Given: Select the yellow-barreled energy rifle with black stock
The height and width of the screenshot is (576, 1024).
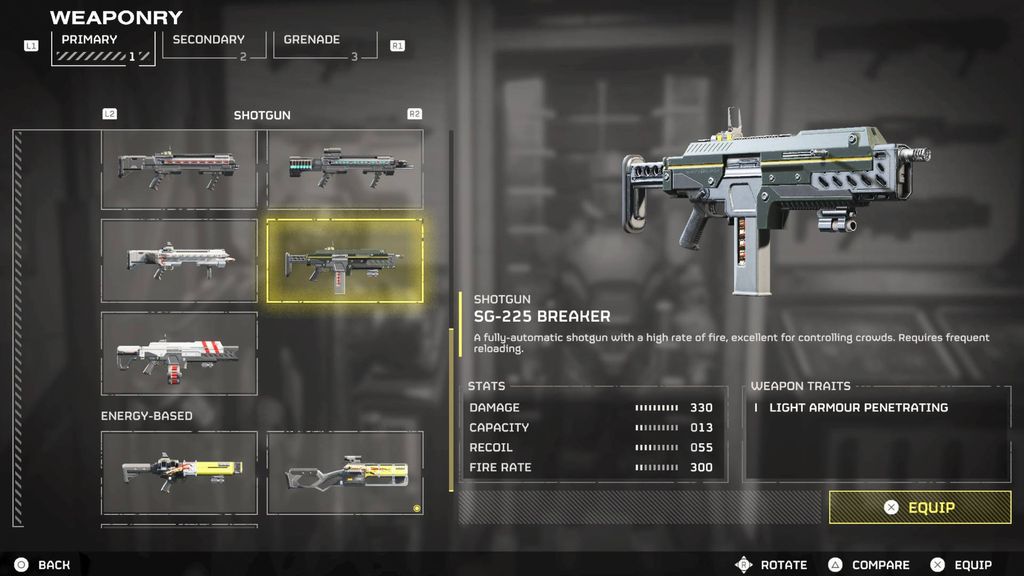Looking at the screenshot, I should (x=179, y=473).
